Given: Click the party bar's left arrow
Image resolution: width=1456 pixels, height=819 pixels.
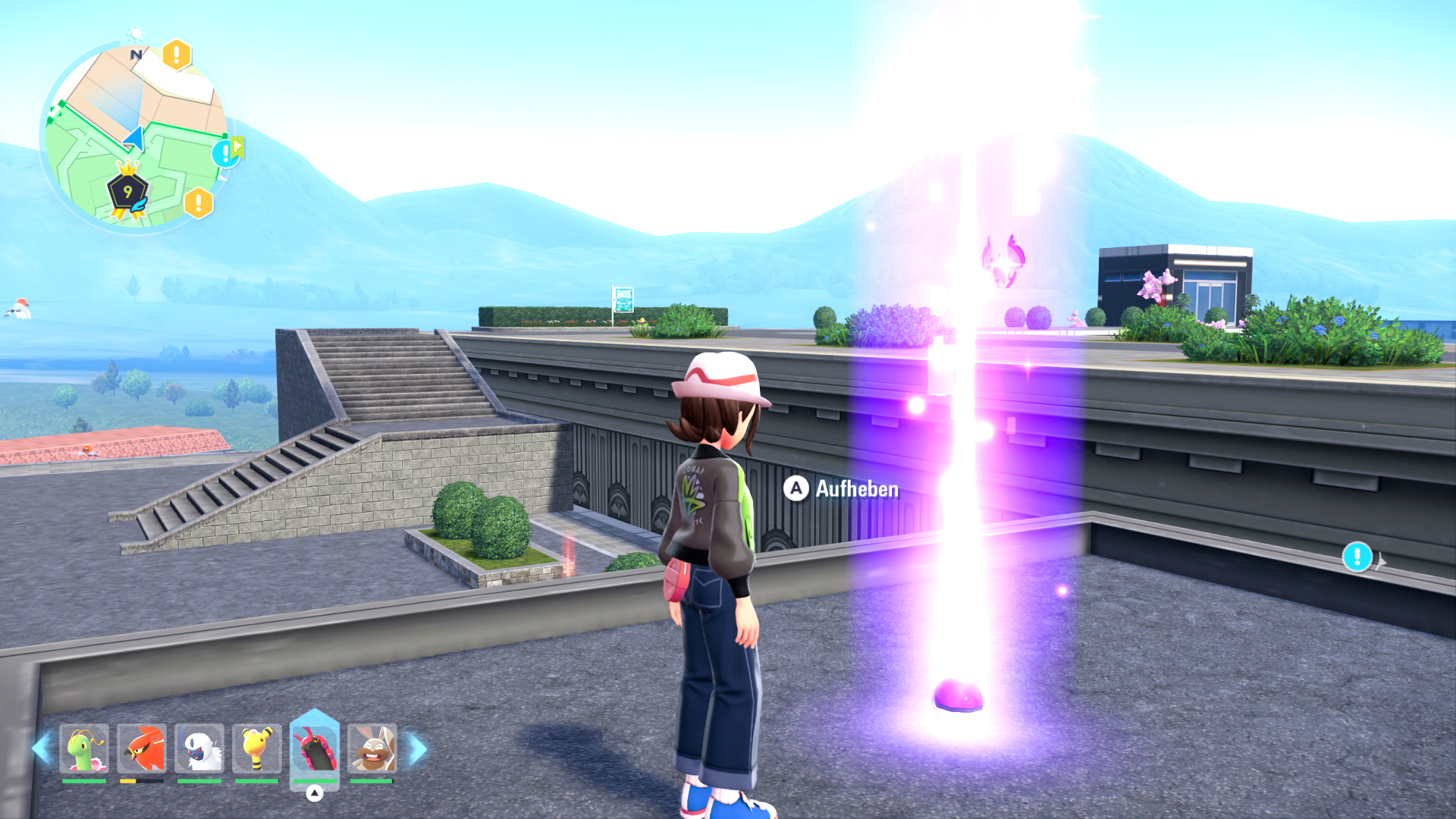Looking at the screenshot, I should point(41,748).
